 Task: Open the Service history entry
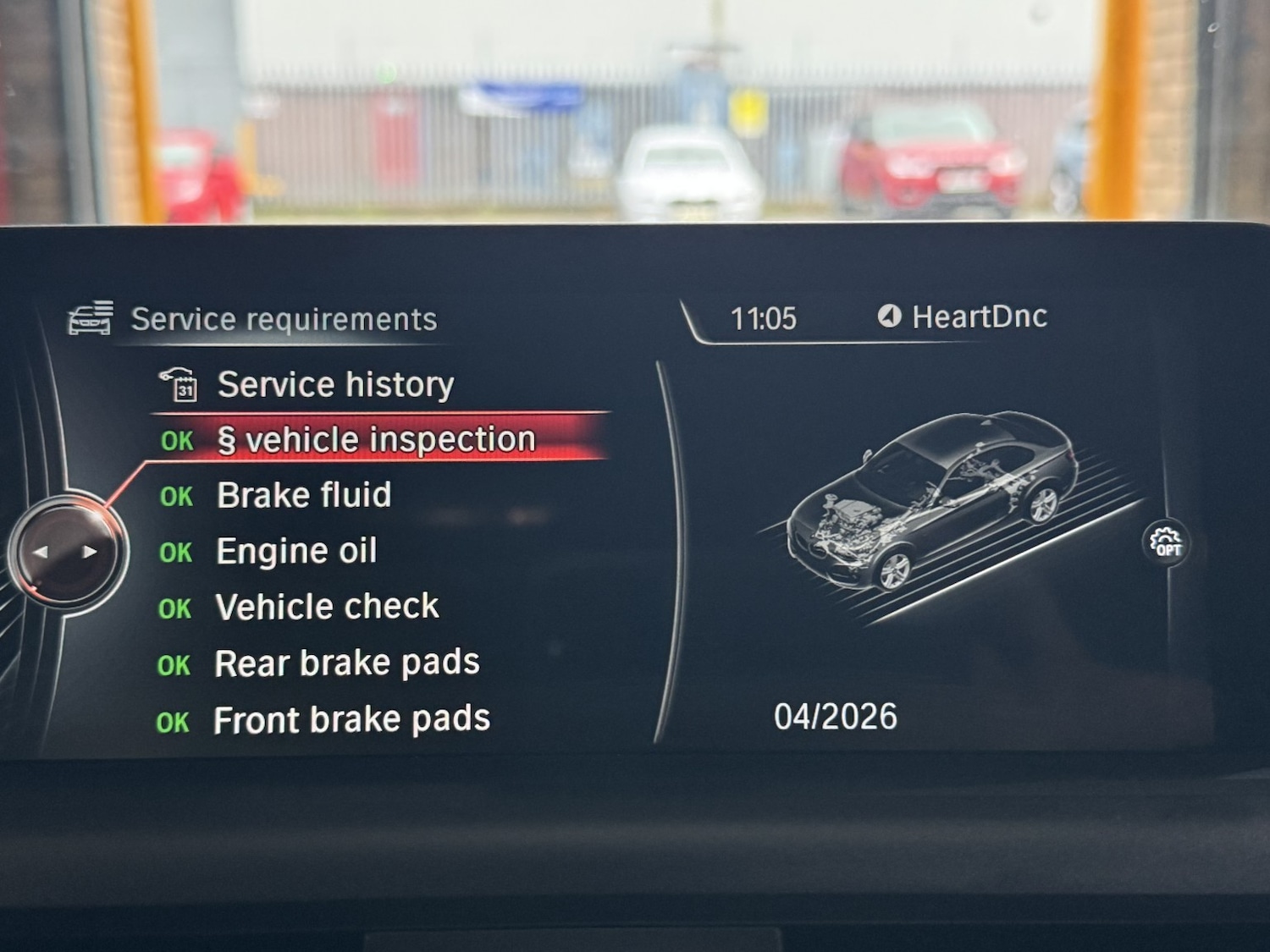tap(335, 385)
